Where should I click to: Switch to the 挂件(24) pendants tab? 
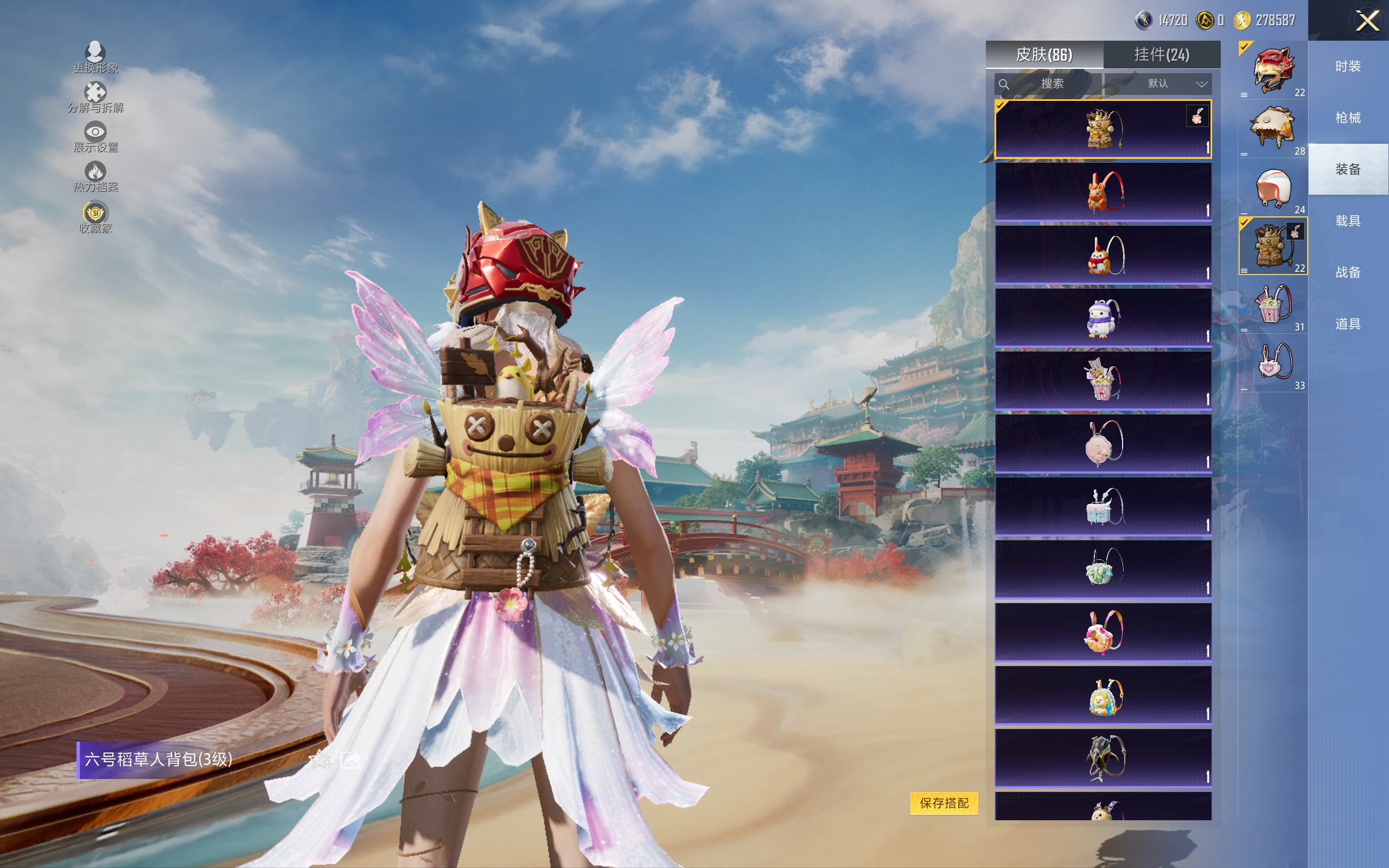pos(1161,55)
